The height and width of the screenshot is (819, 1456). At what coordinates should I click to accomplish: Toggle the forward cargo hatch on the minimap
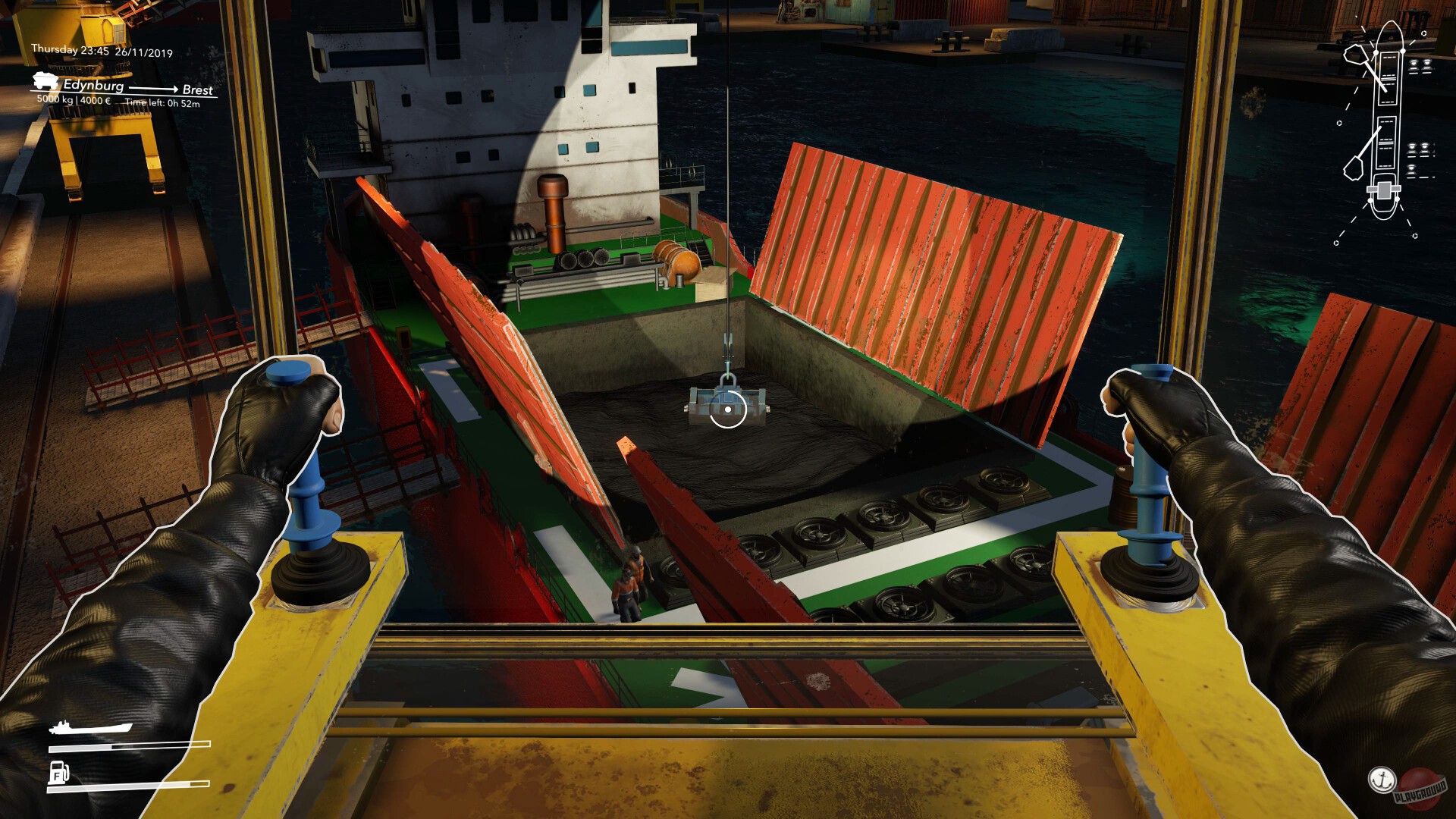tap(1389, 79)
